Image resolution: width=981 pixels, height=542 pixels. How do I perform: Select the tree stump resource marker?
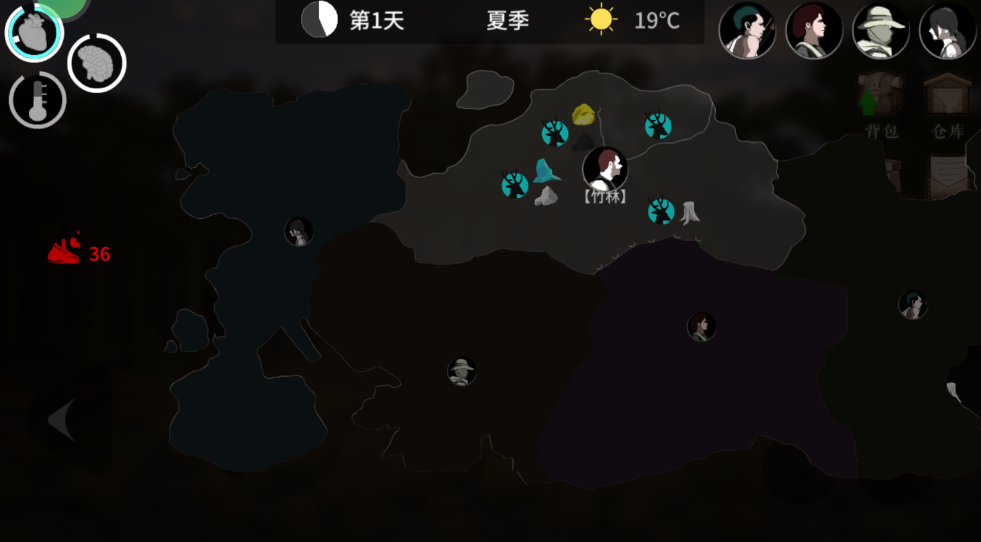pyautogui.click(x=690, y=212)
